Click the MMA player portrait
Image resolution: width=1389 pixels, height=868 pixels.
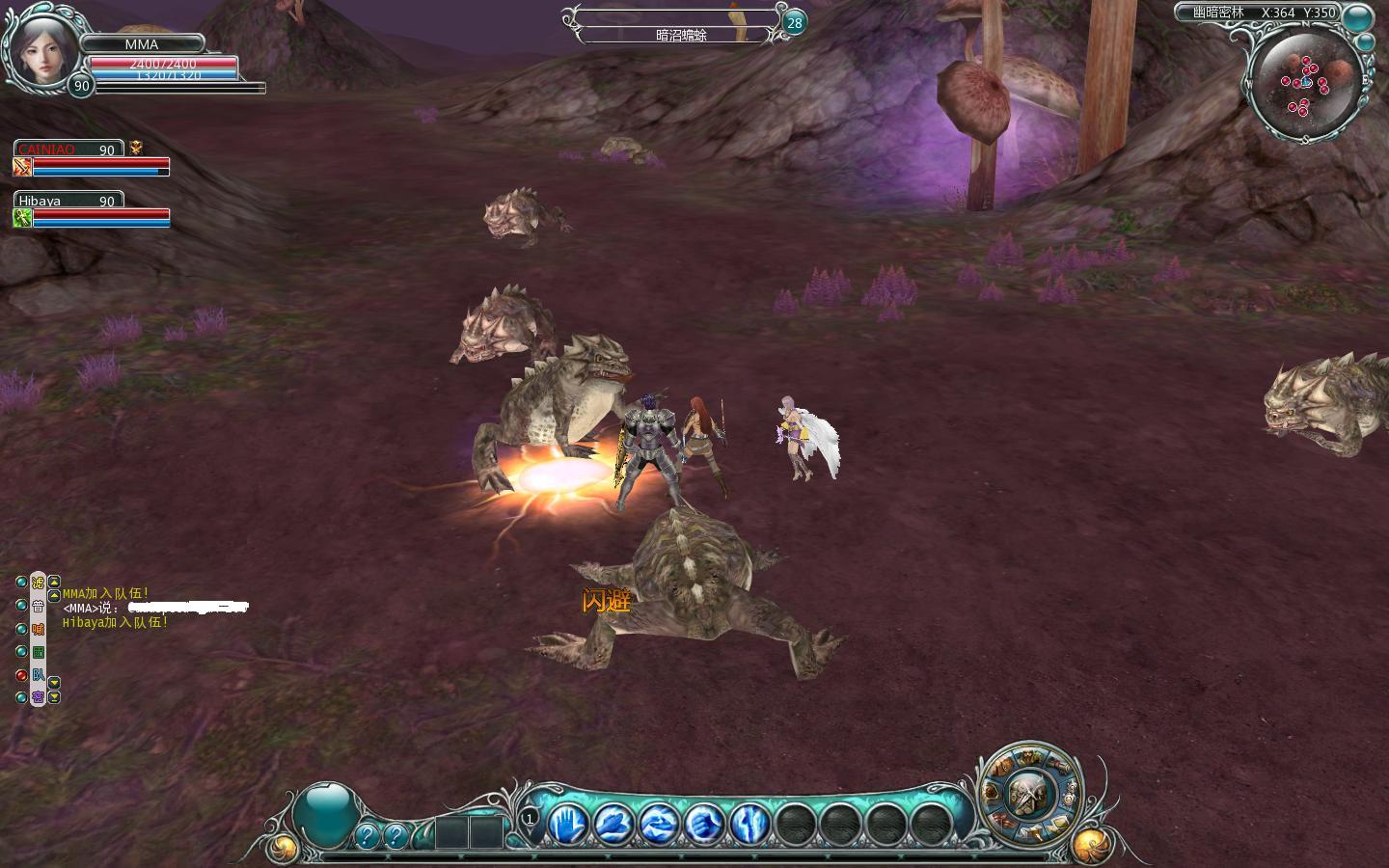(x=41, y=45)
